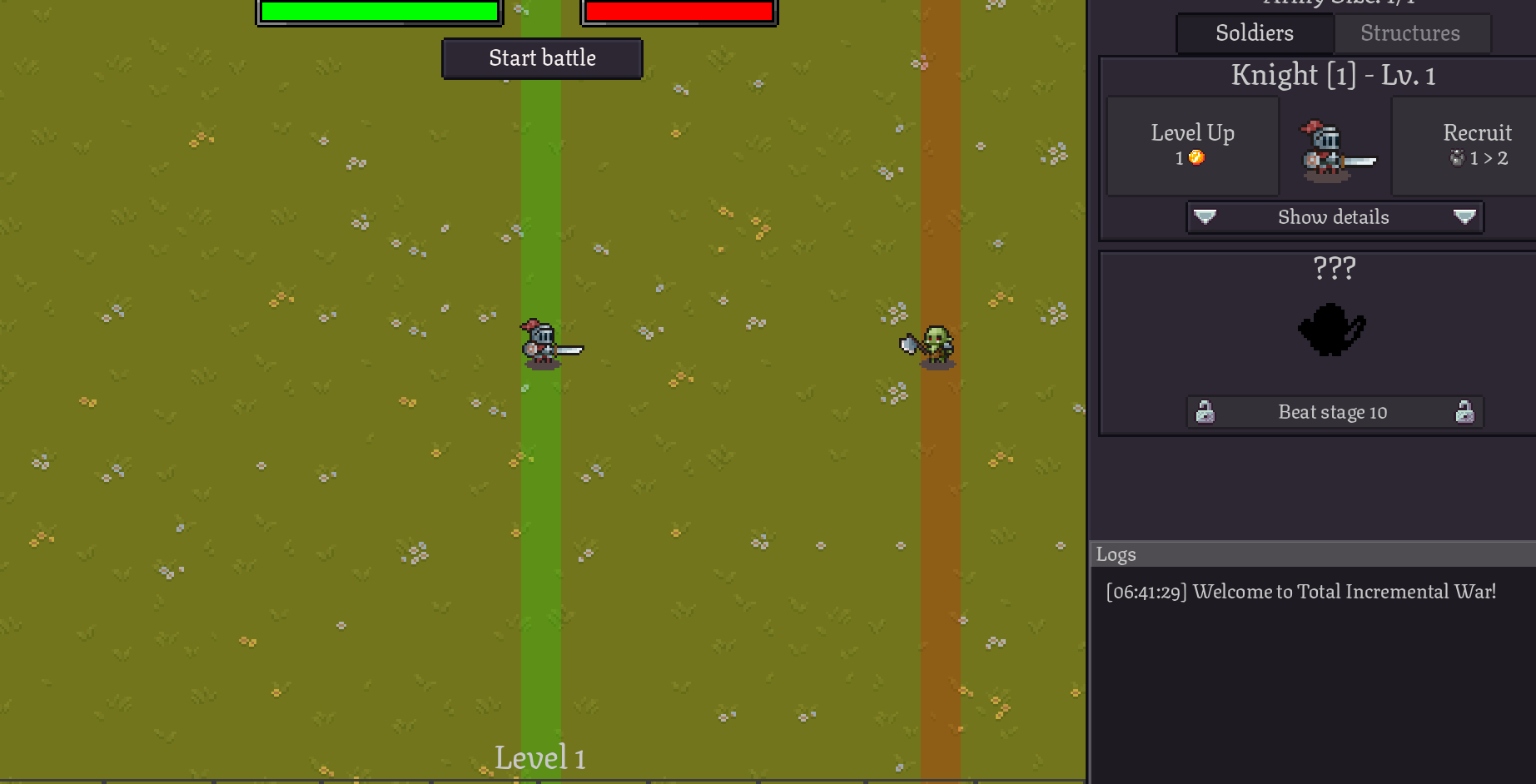Click the left padlock beside Beat stage 10
The image size is (1536, 784).
[1206, 411]
